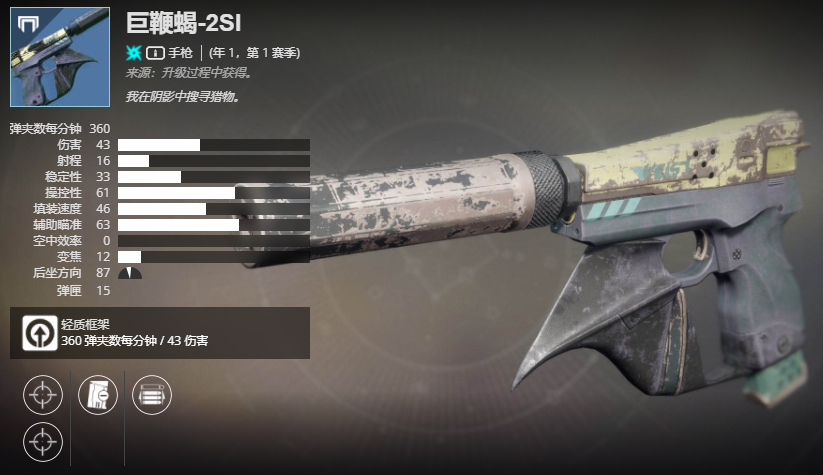
Task: Select the 轻质框架 frame icon
Action: pyautogui.click(x=40, y=333)
